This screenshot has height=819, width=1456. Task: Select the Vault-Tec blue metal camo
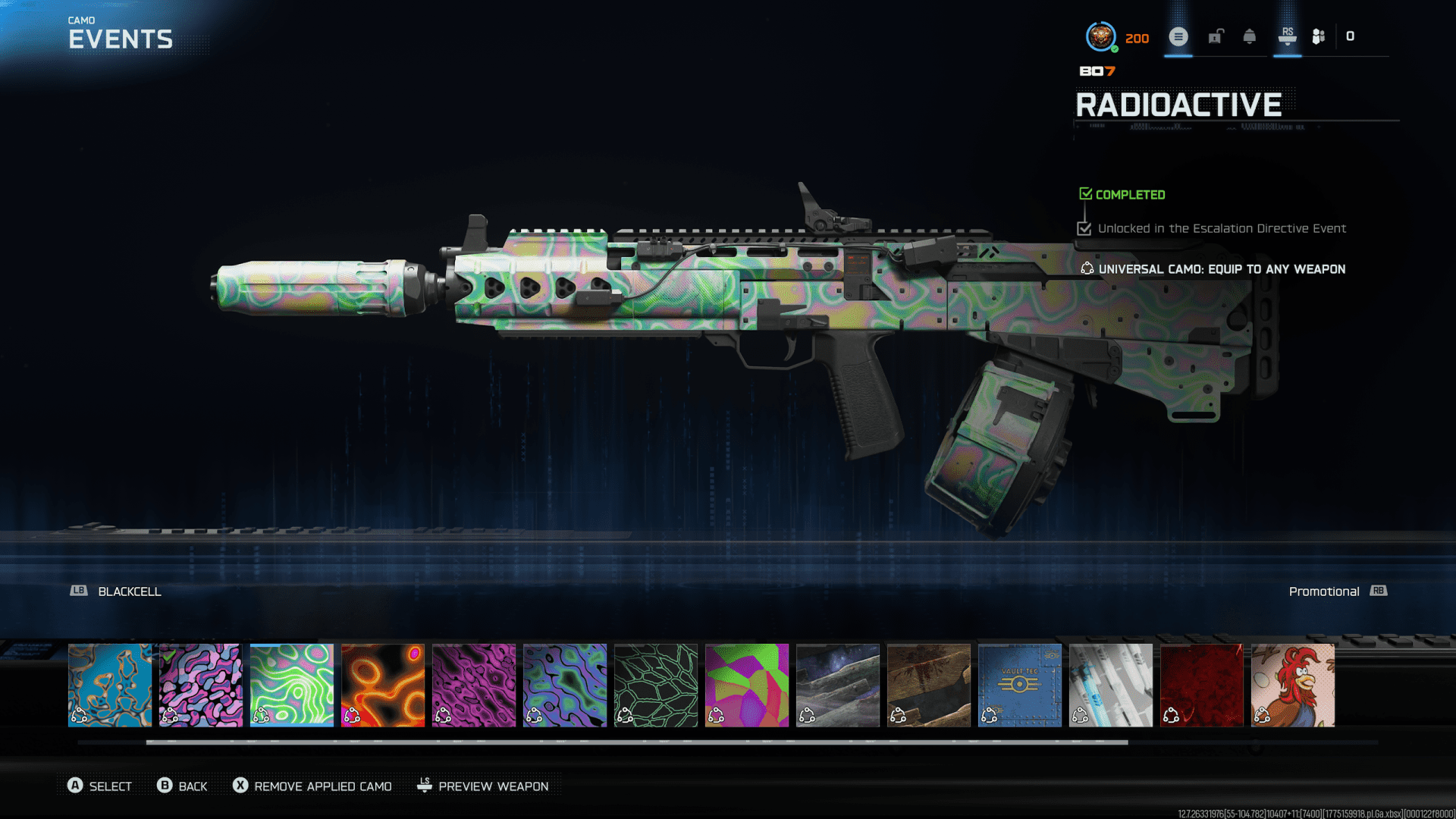click(x=1020, y=685)
